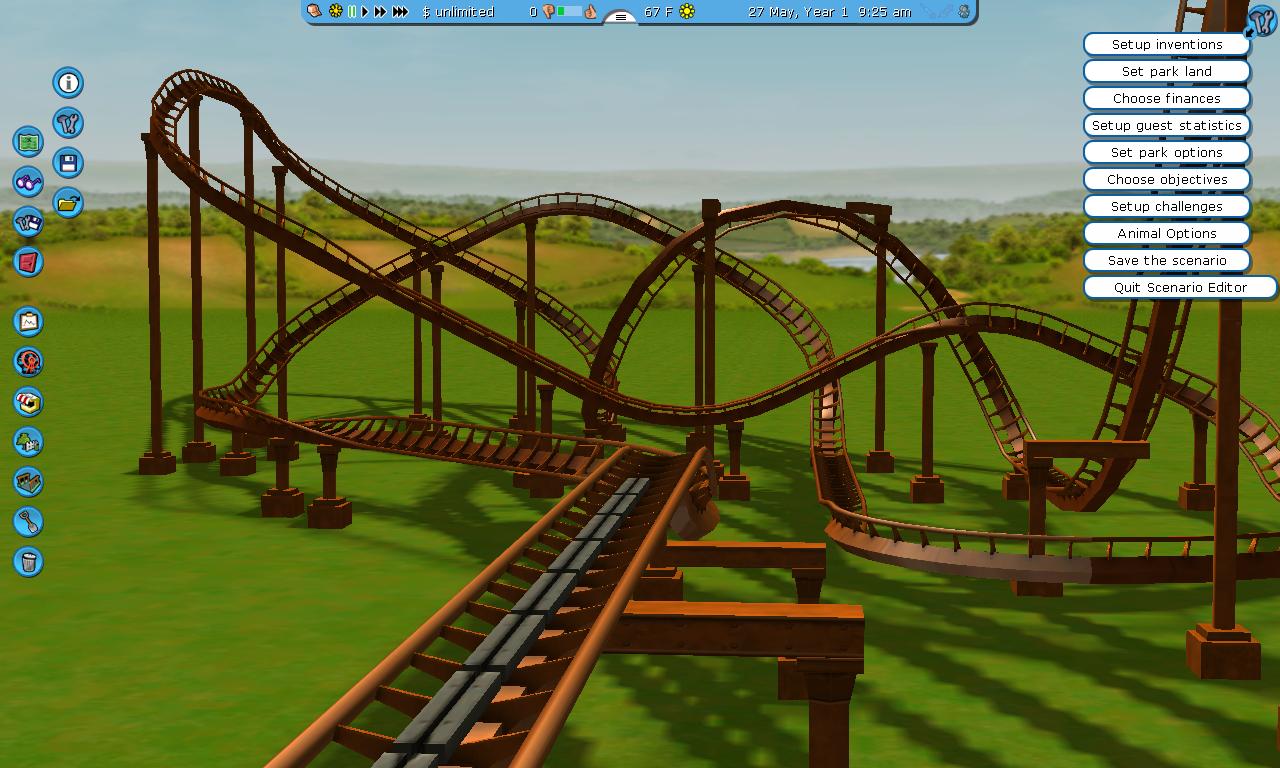Viewport: 1280px width, 768px height.
Task: Quit Scenario Editor
Action: coord(1180,287)
